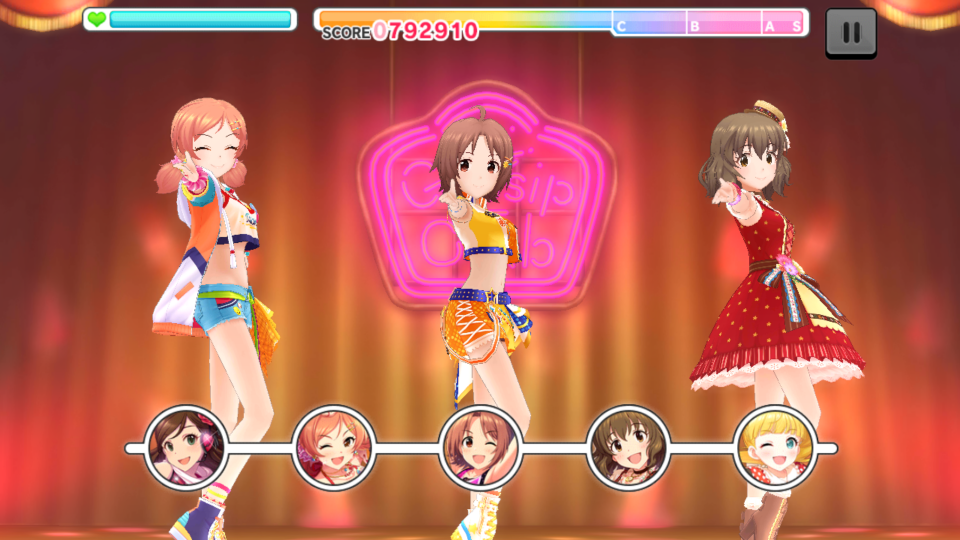
Task: Tap the smiling brown-bob idol's target with open eyes
Action: pyautogui.click(x=628, y=447)
